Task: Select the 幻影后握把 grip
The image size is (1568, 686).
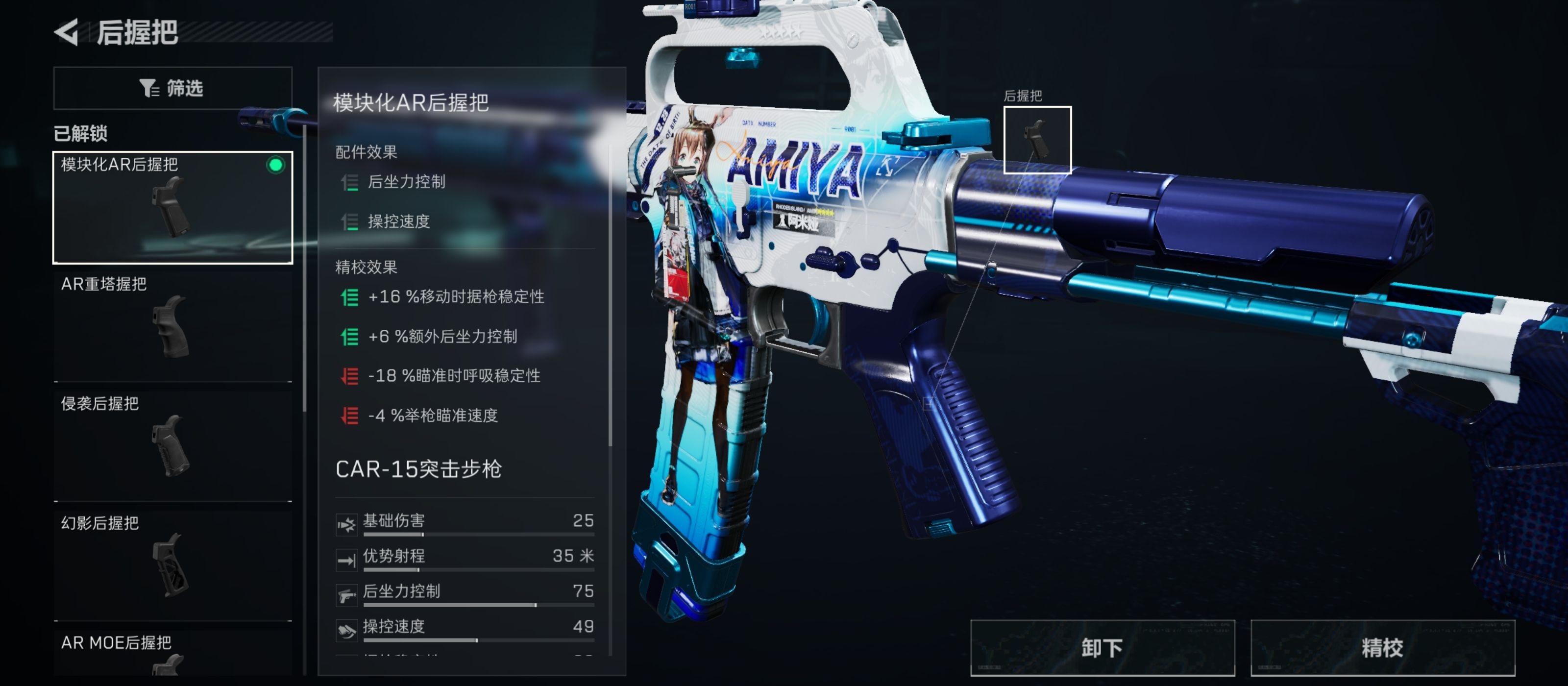Action: pos(172,564)
